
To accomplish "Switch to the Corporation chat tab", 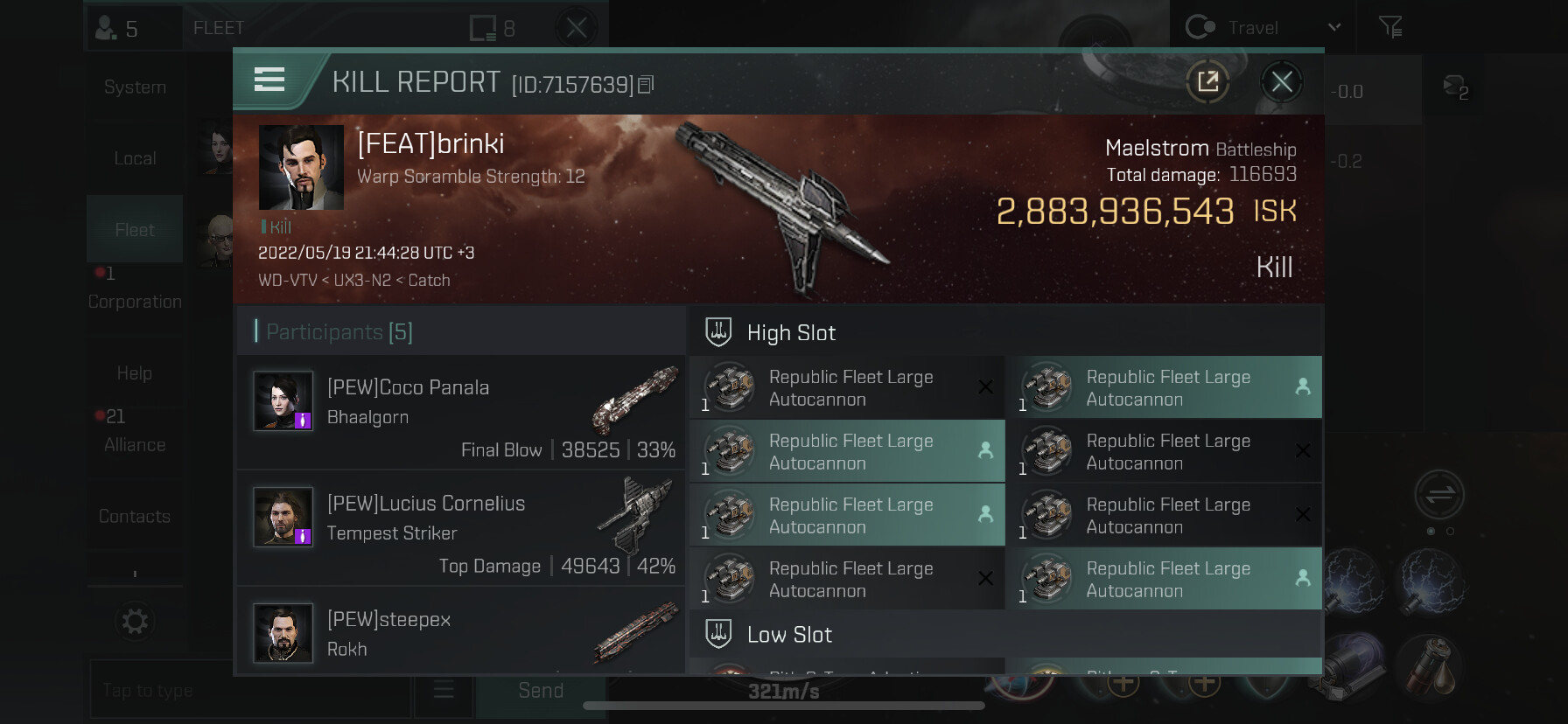I will click(x=135, y=301).
